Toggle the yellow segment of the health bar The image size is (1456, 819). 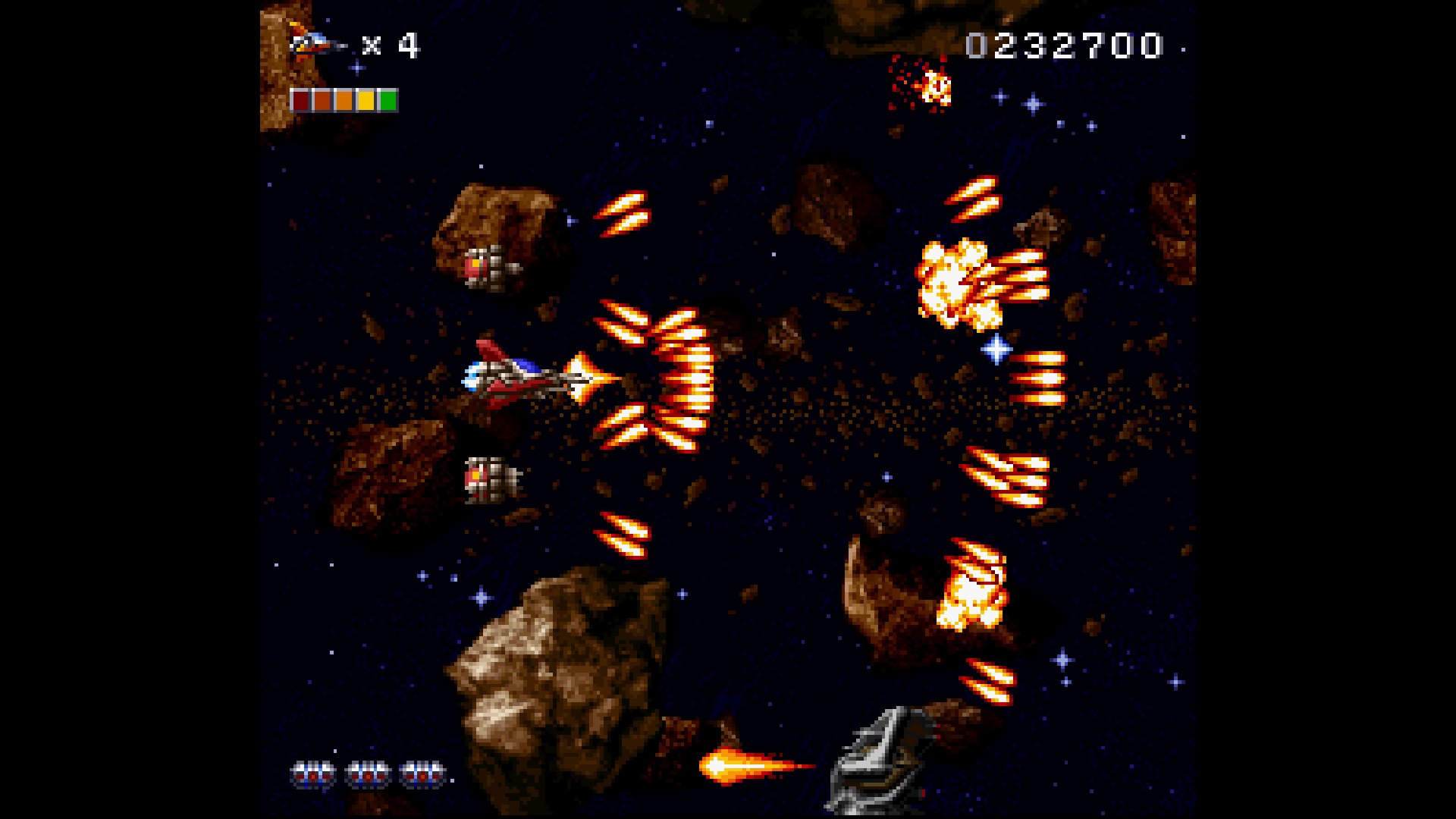[366, 99]
